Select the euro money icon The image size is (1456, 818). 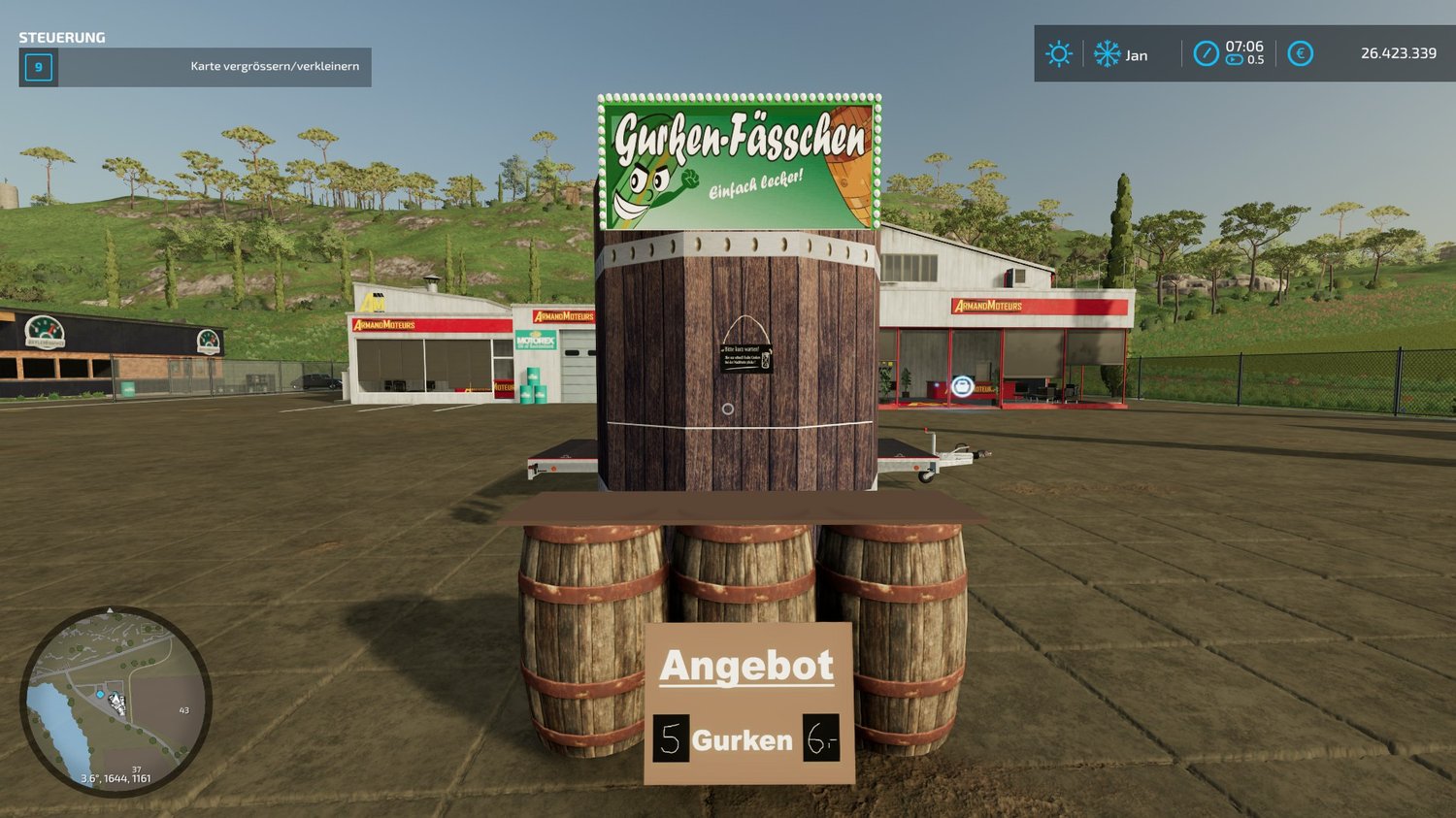(1300, 53)
